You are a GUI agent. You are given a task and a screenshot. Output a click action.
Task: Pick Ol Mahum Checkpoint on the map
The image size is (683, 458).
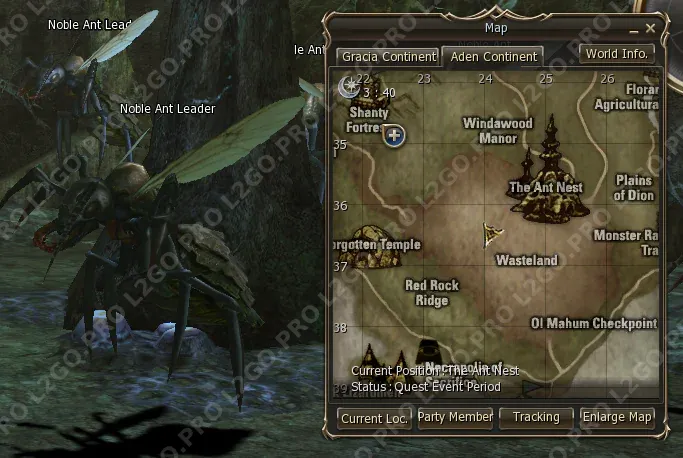tap(594, 323)
